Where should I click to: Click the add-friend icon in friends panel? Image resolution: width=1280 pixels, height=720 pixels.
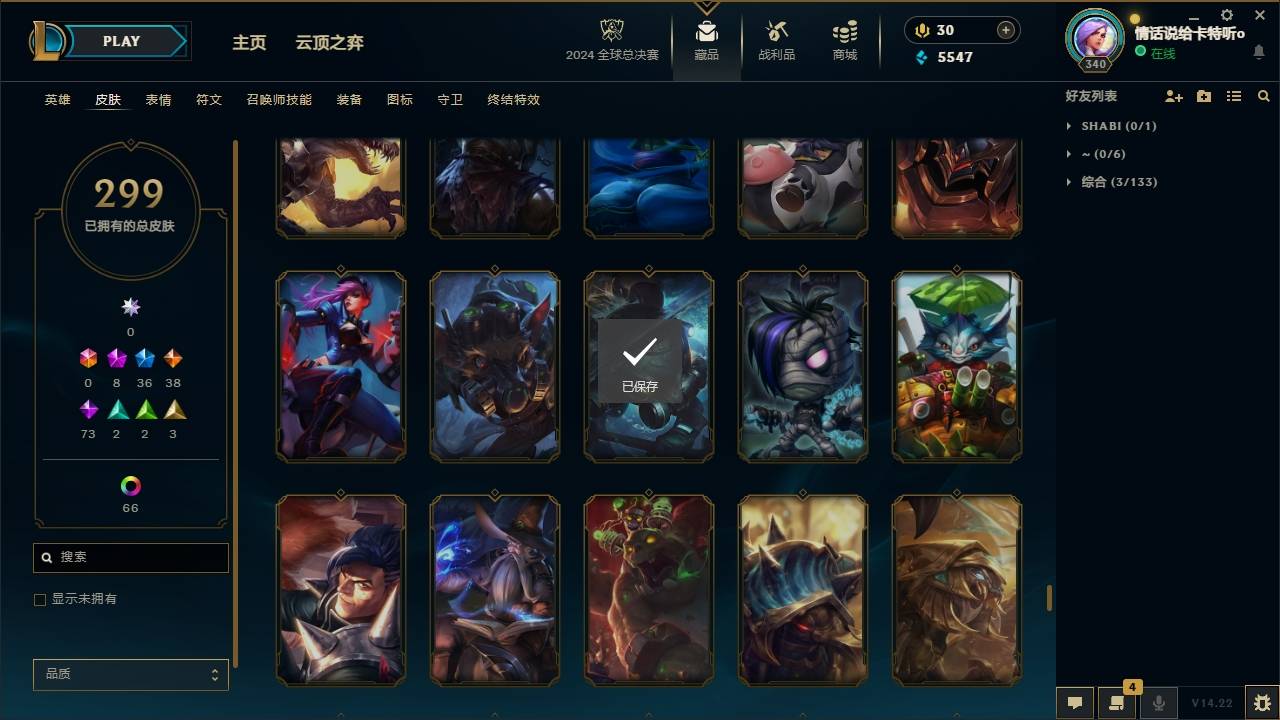[x=1174, y=95]
